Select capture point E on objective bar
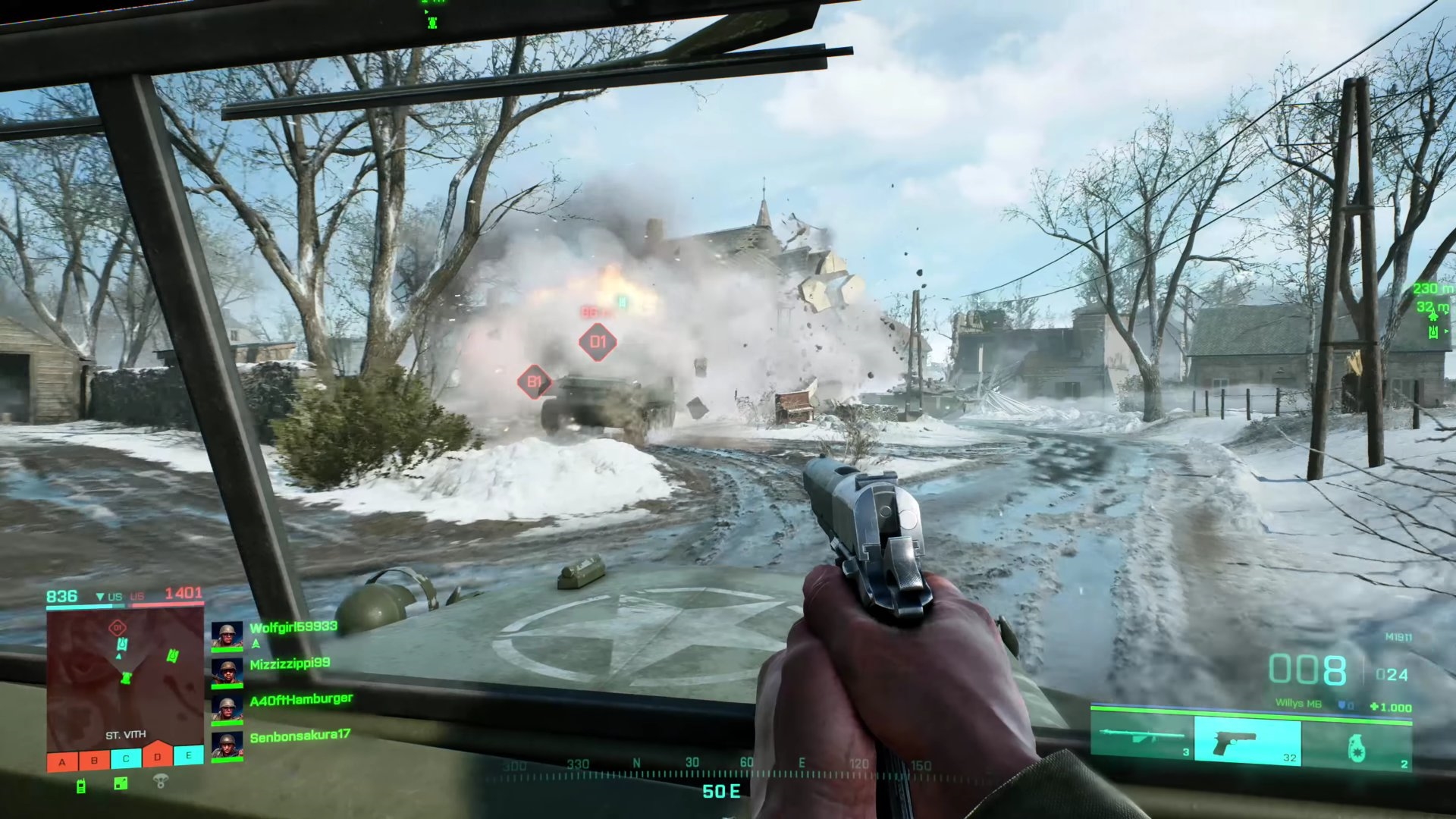Screen dimensions: 1456x819 [x=189, y=755]
